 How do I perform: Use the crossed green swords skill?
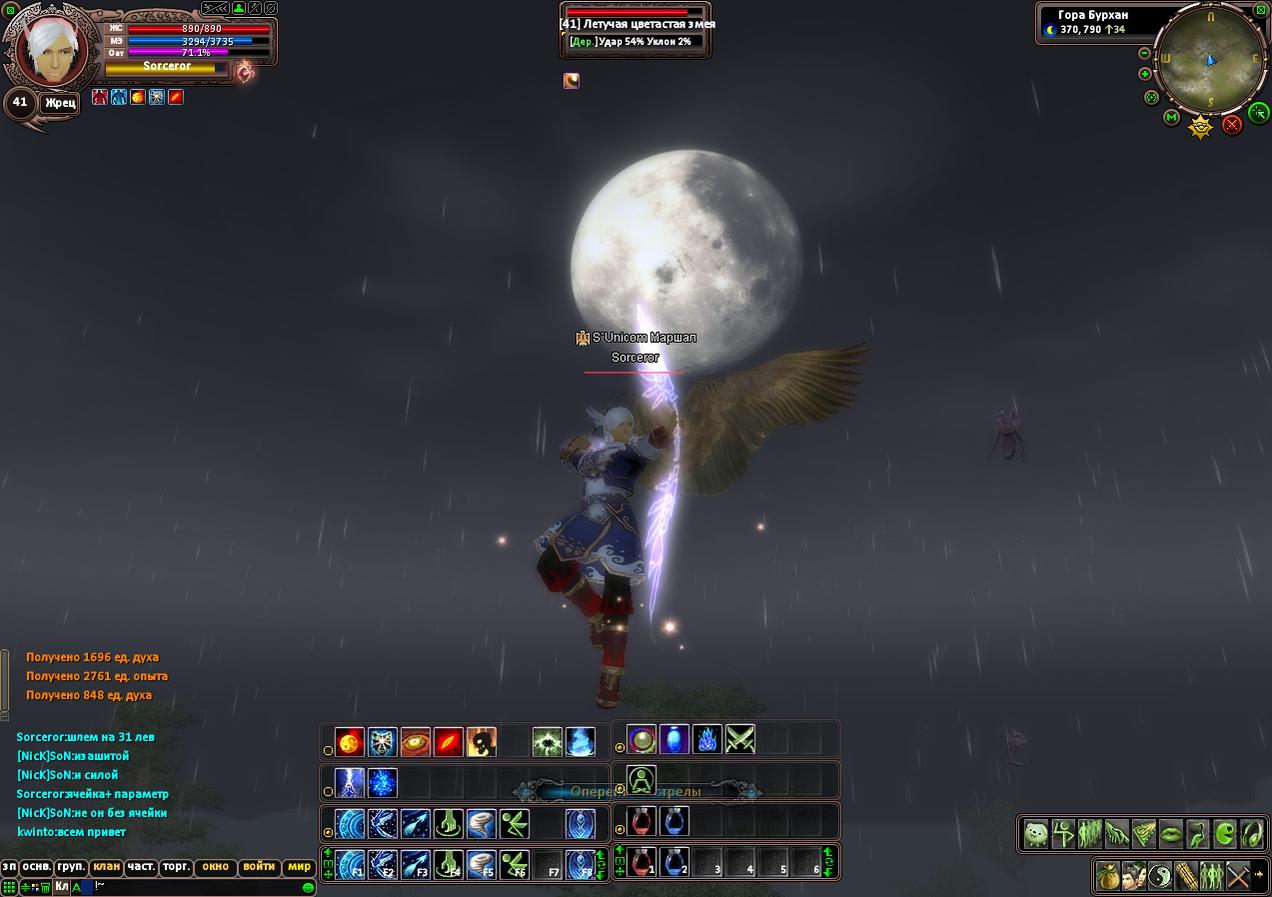pos(740,740)
